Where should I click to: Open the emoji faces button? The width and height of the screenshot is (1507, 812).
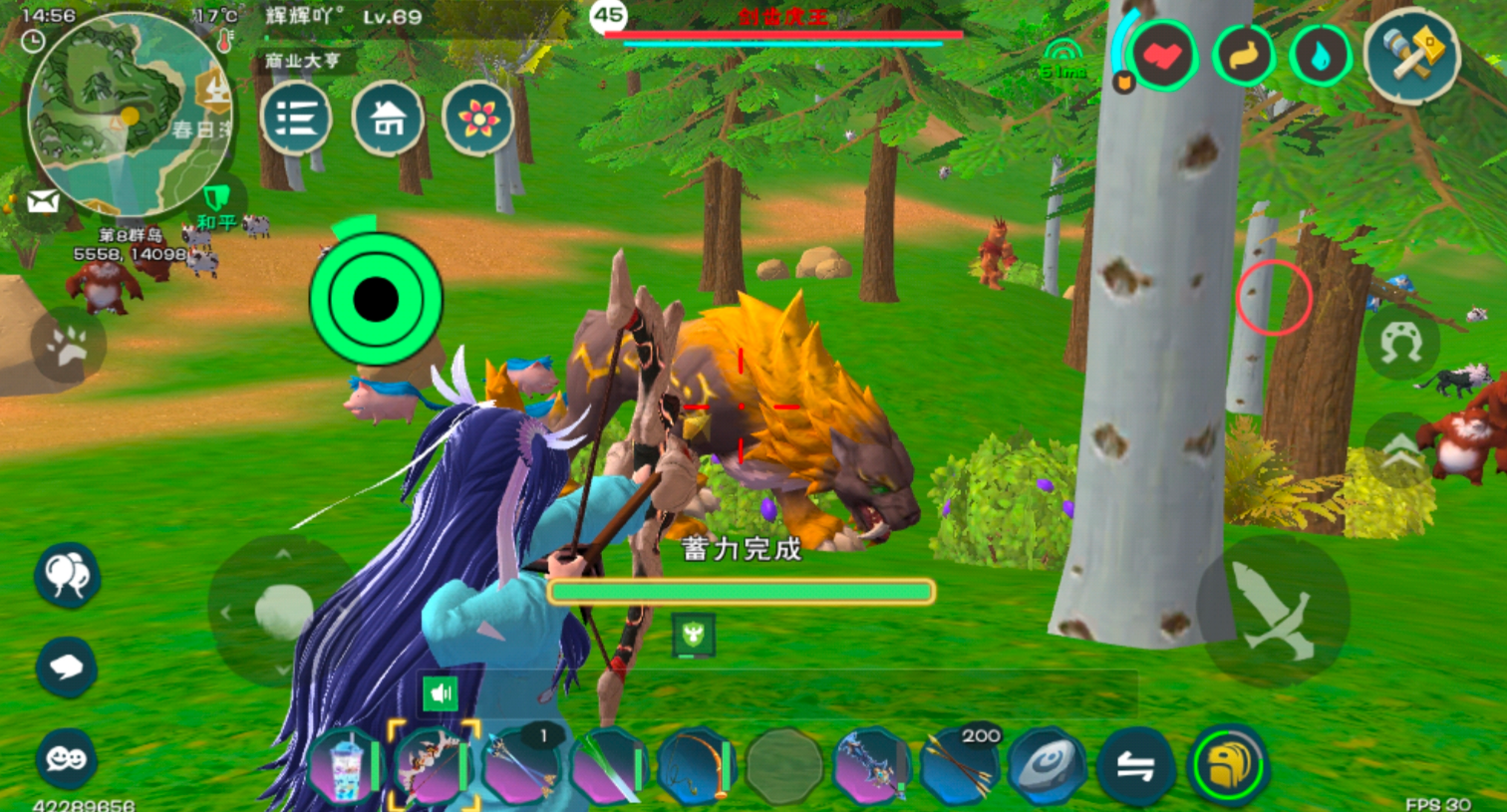coord(67,759)
